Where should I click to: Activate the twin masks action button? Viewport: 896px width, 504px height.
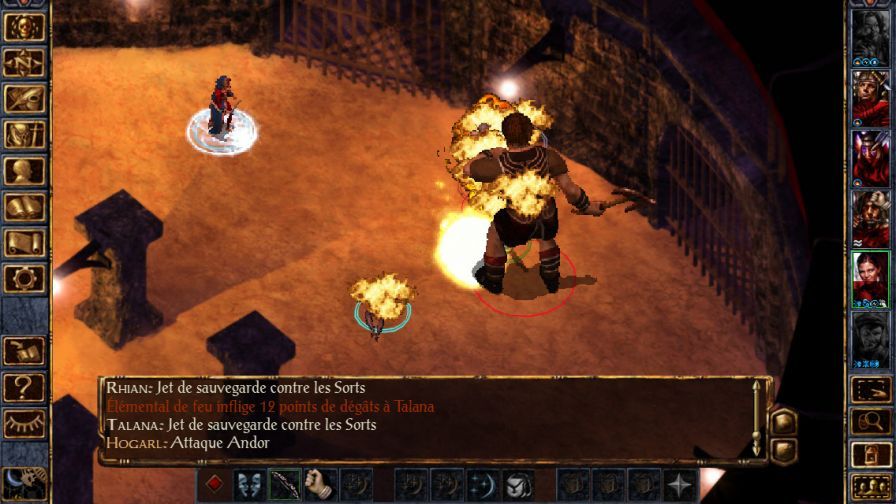click(x=250, y=485)
